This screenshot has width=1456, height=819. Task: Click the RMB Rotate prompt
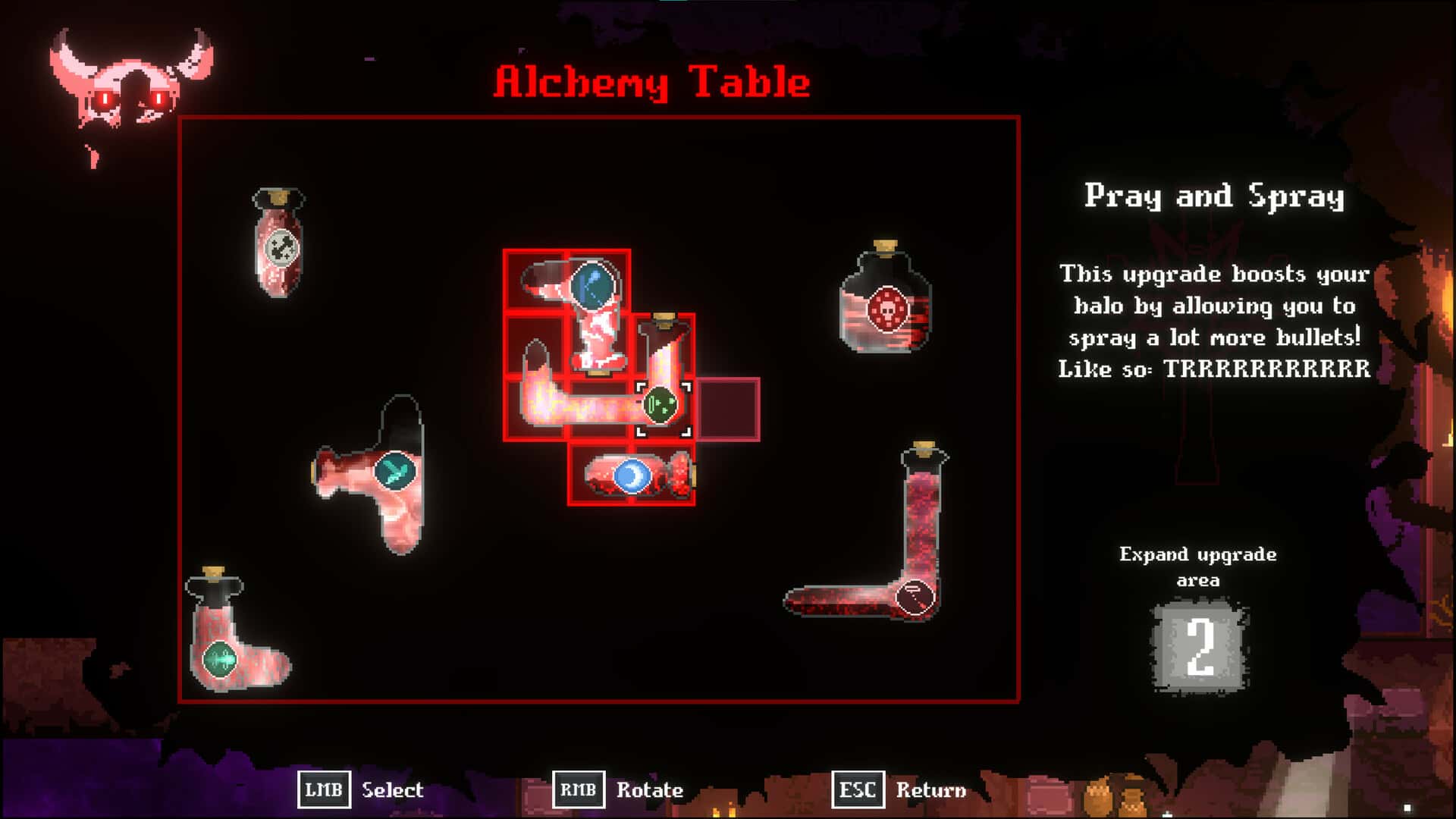618,791
